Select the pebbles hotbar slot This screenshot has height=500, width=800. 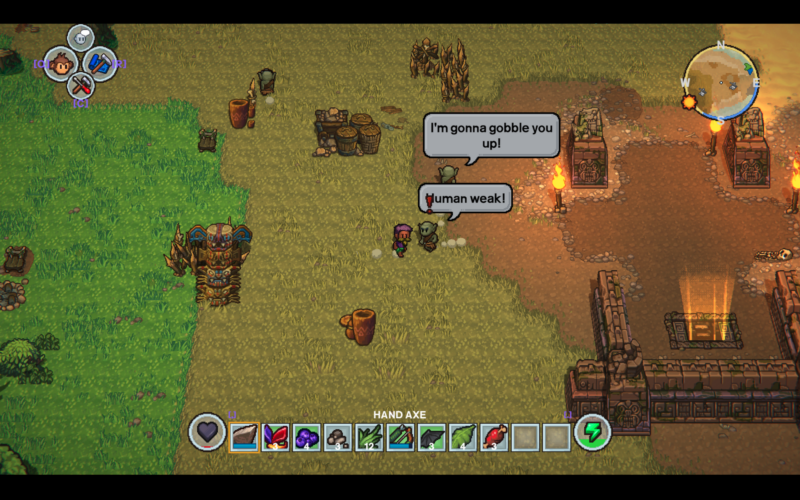pos(338,437)
